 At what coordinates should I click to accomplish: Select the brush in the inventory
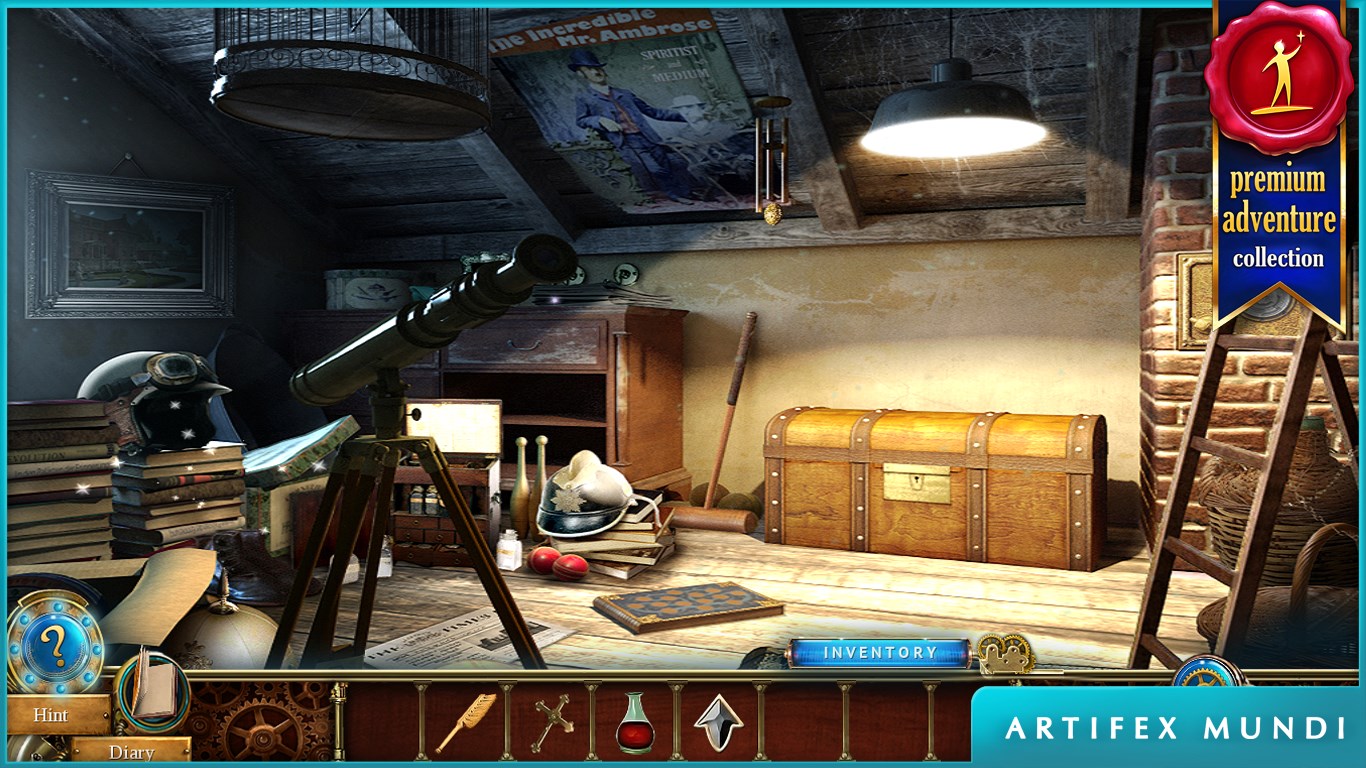tap(465, 722)
